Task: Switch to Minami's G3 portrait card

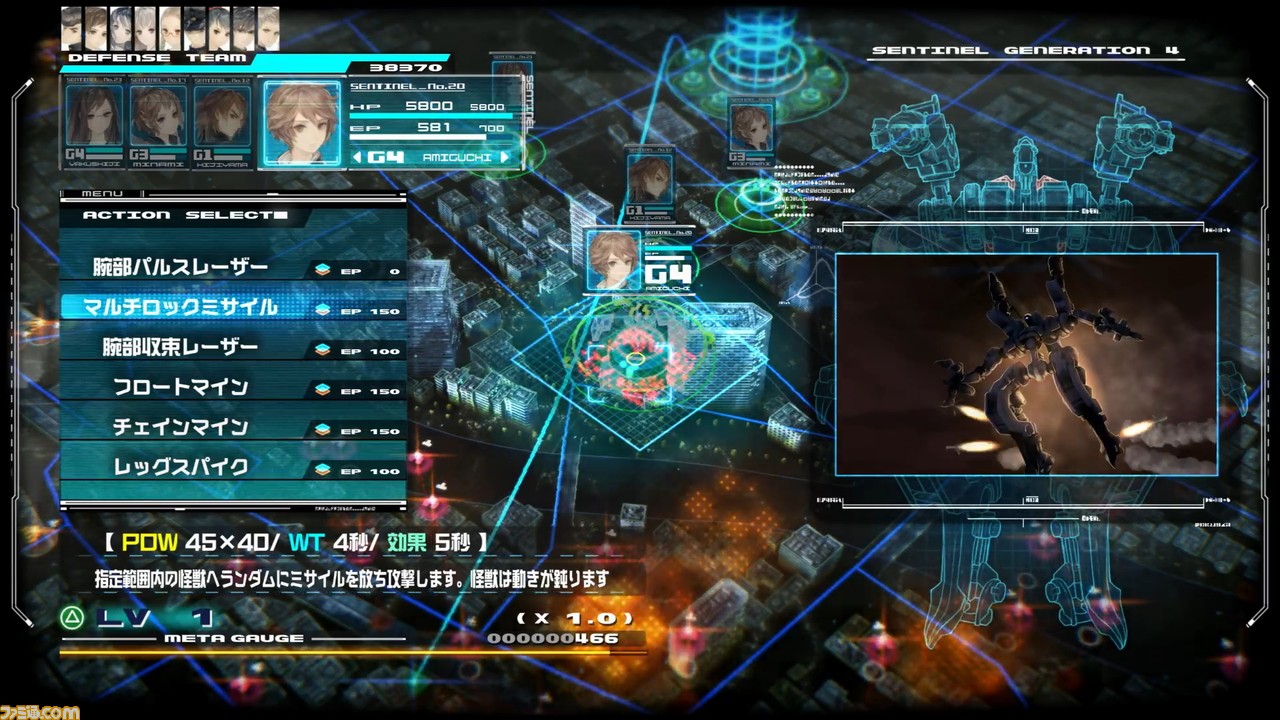Action: click(158, 120)
